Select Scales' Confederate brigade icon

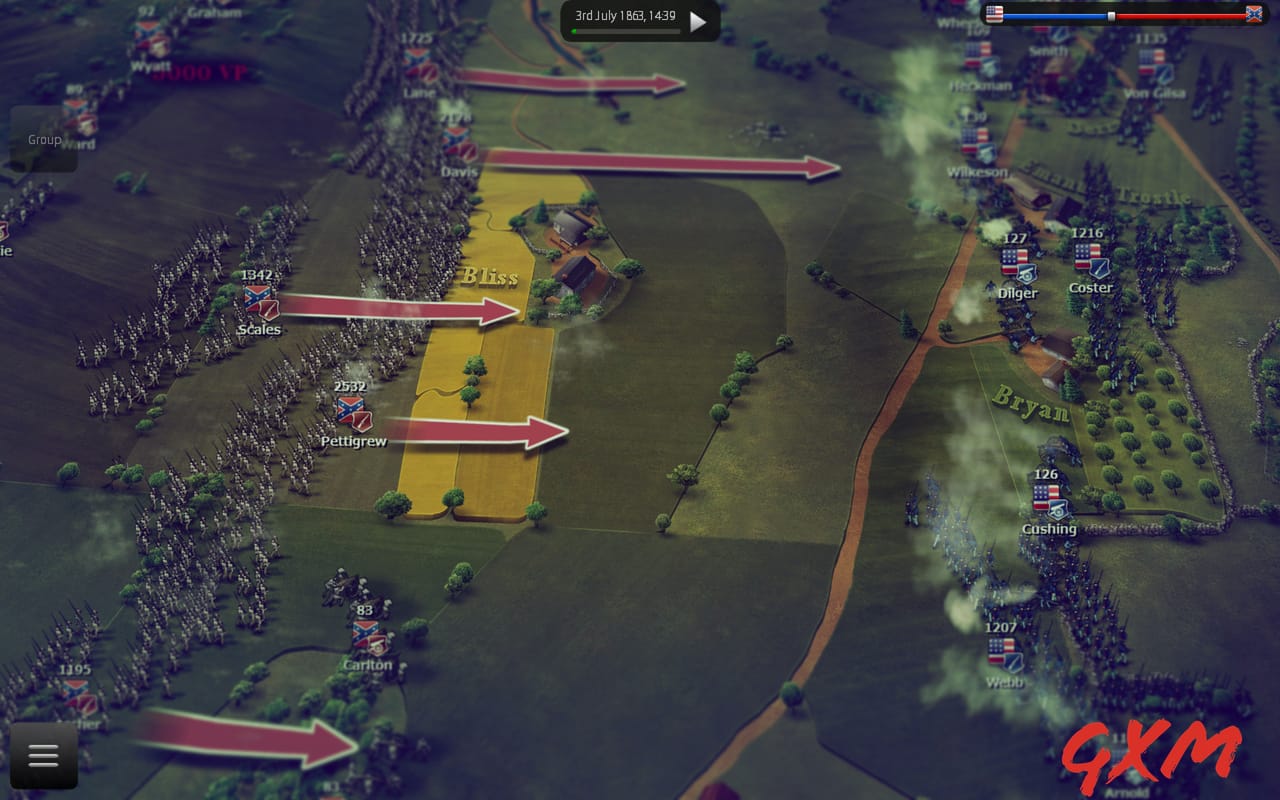tap(257, 297)
